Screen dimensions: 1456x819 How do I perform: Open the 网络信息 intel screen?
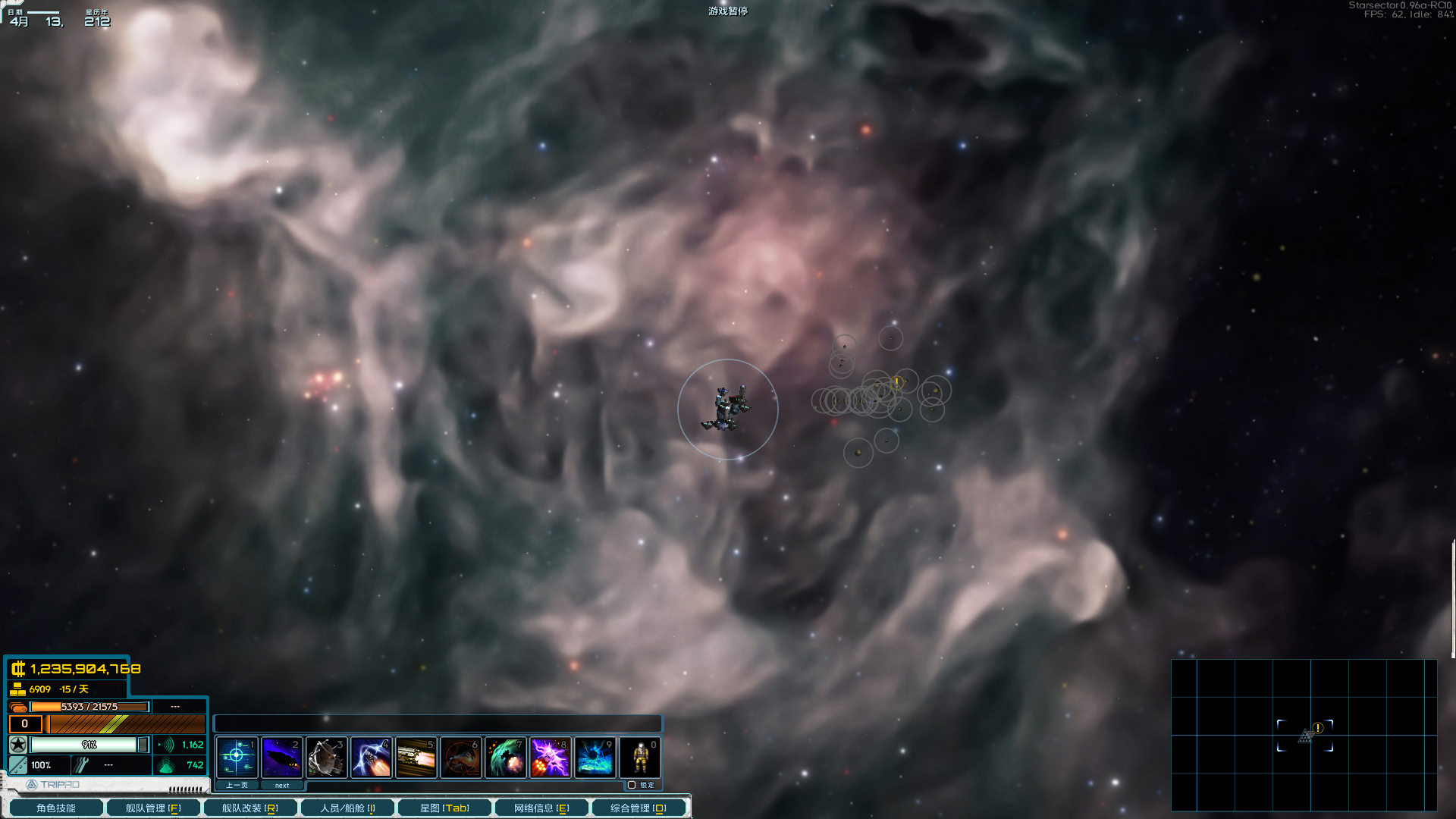[541, 807]
